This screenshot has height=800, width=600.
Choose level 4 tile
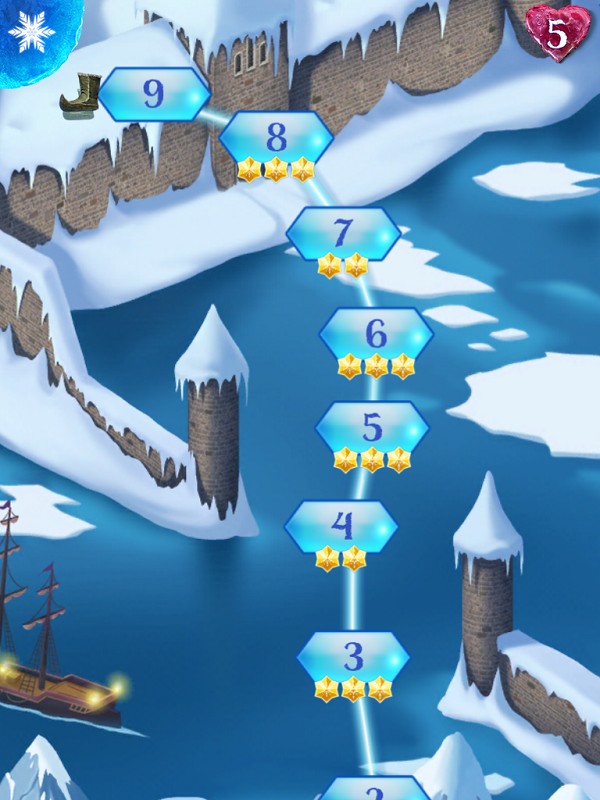pyautogui.click(x=342, y=525)
